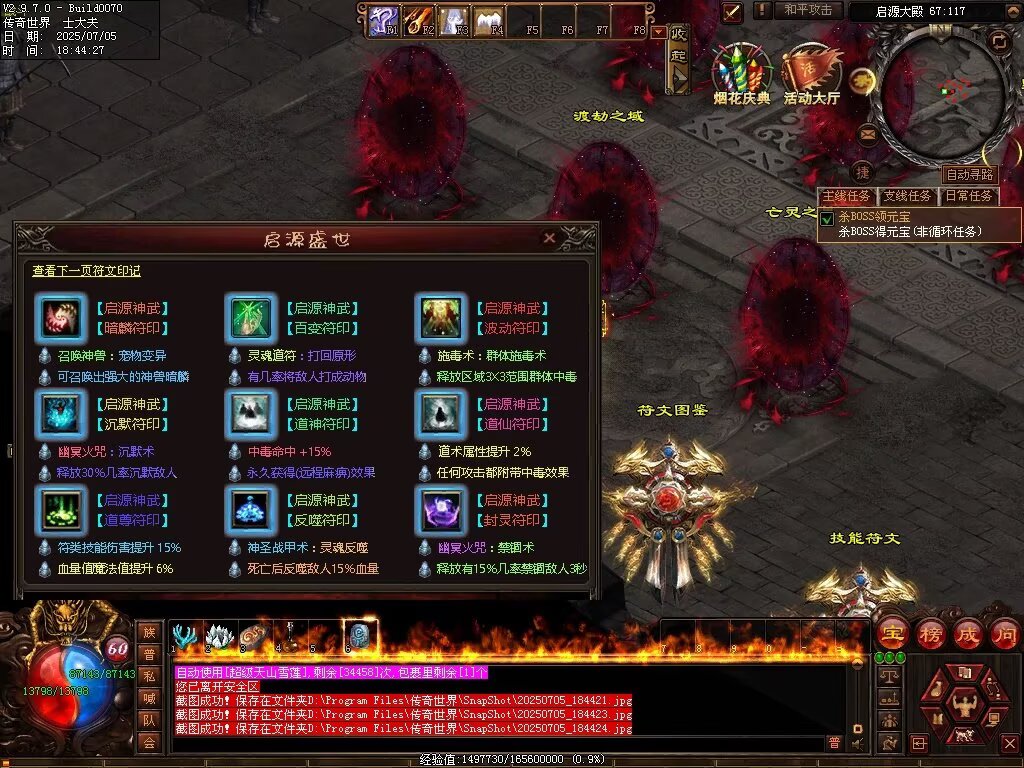Image resolution: width=1024 pixels, height=768 pixels.
Task: Switch to the 支线任务 side quest tab
Action: tap(907, 196)
